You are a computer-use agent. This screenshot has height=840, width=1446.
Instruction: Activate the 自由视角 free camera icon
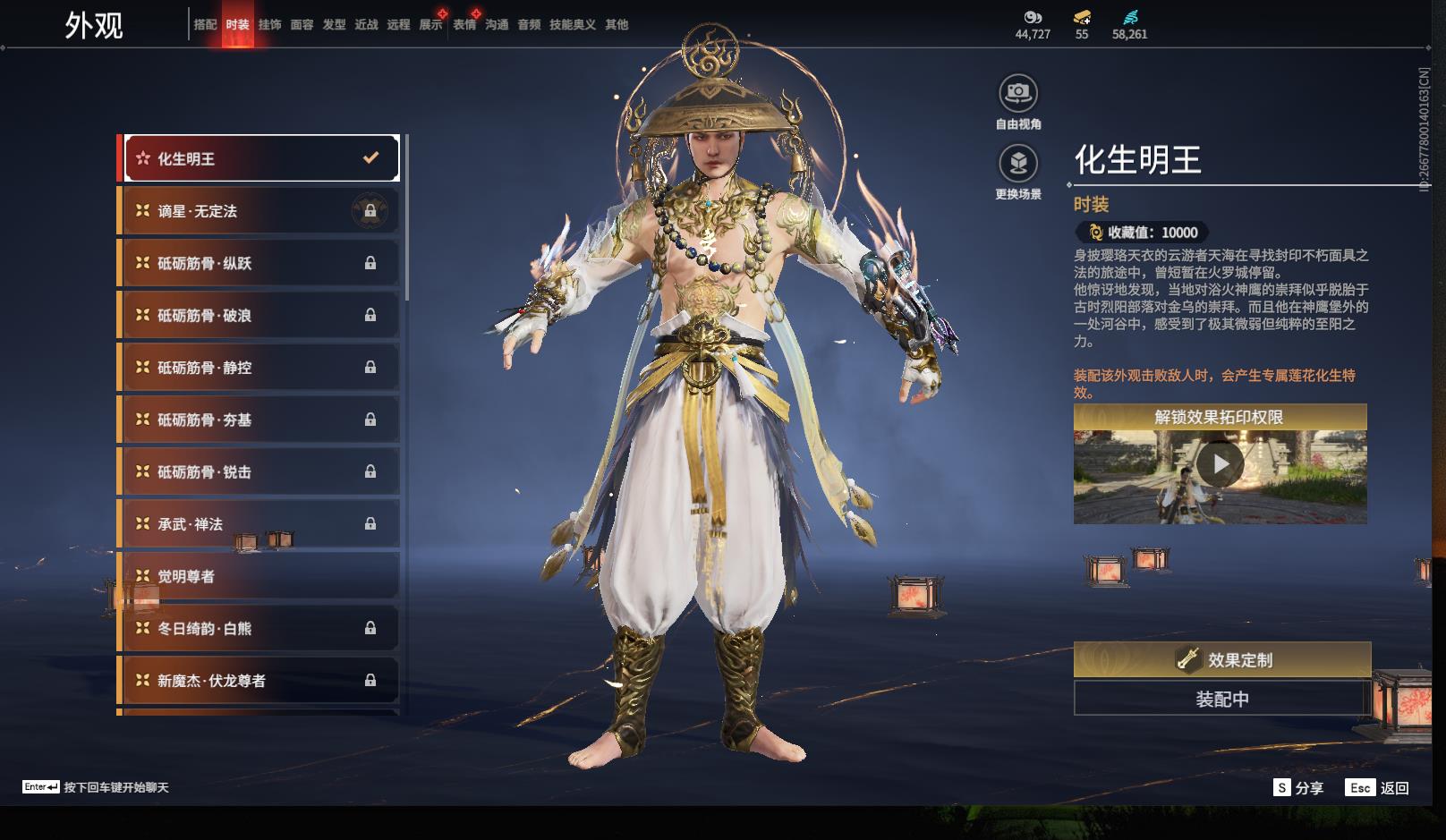1018,93
